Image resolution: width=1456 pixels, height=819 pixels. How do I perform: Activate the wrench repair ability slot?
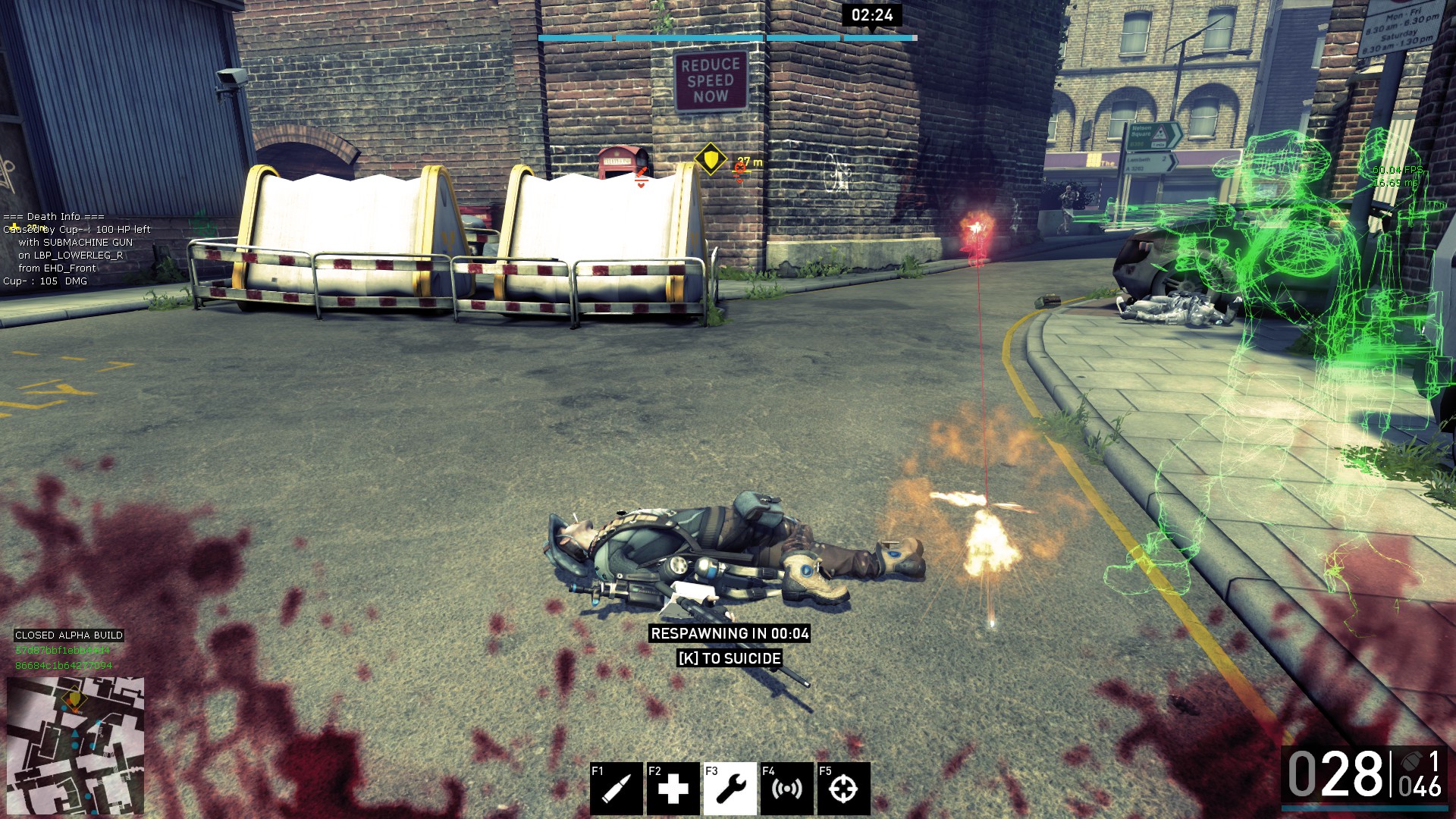(730, 789)
